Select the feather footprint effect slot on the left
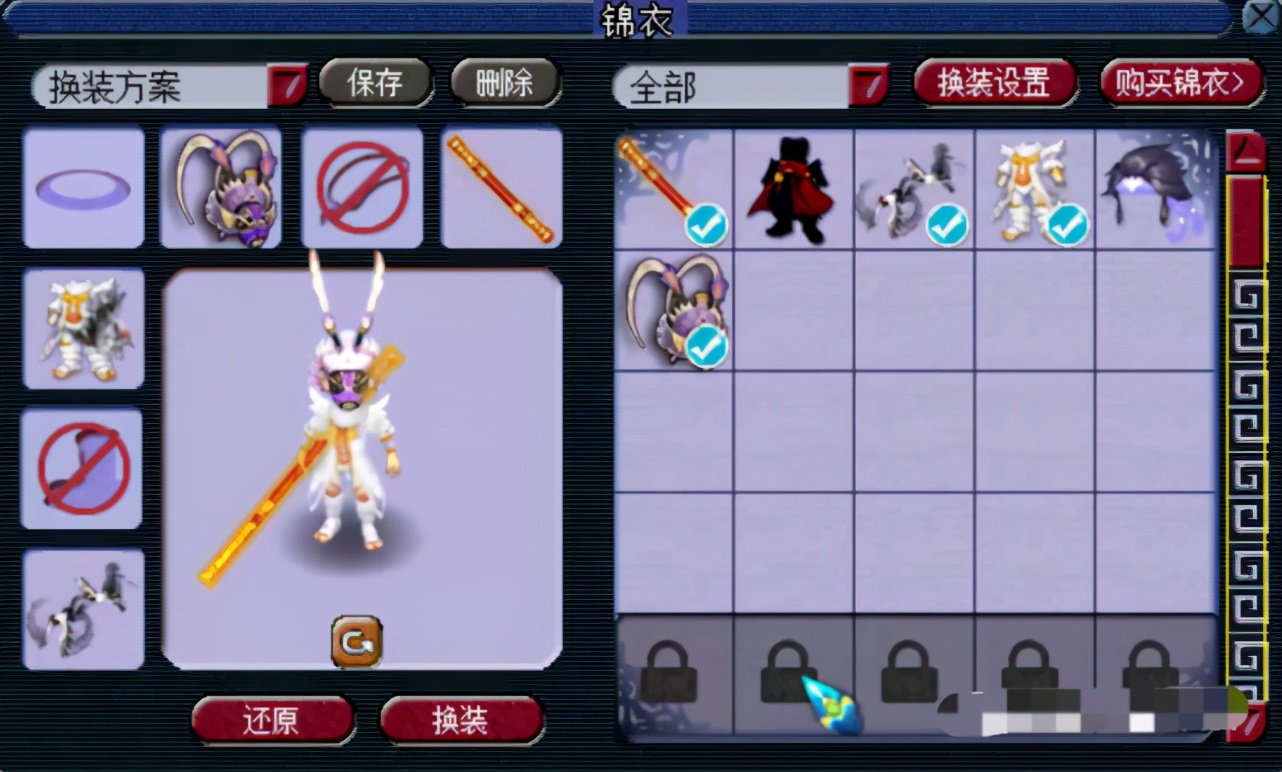The image size is (1282, 772). click(x=84, y=608)
